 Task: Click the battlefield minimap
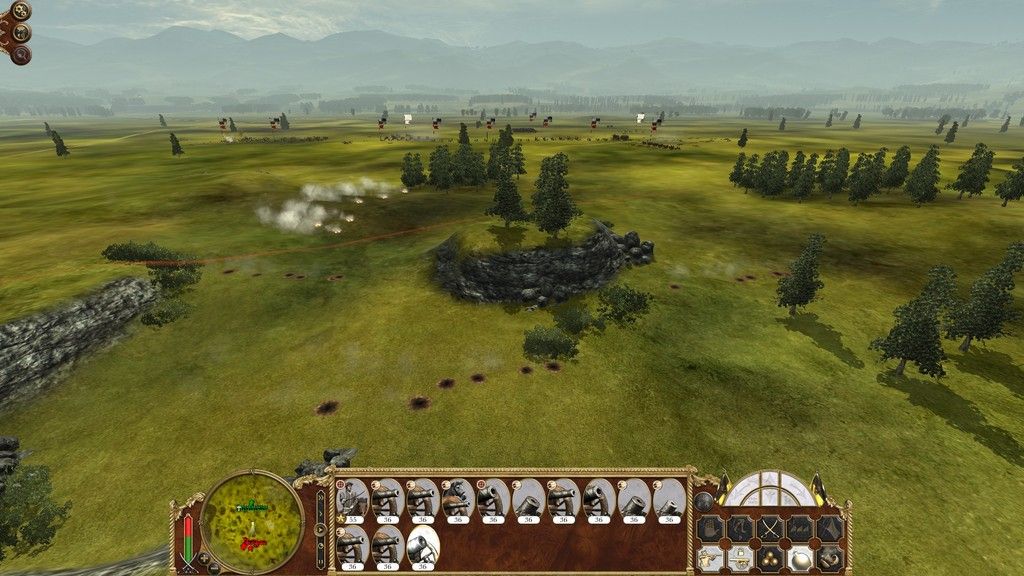(252, 522)
